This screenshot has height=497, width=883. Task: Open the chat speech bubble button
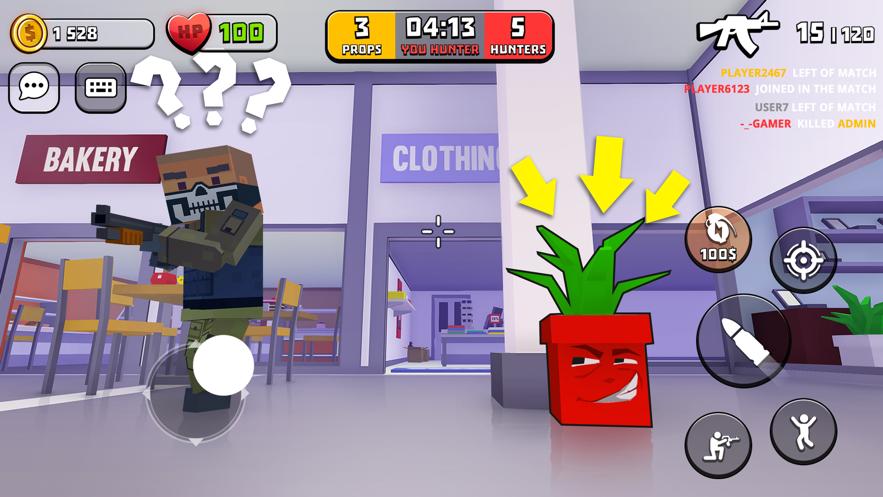[34, 88]
